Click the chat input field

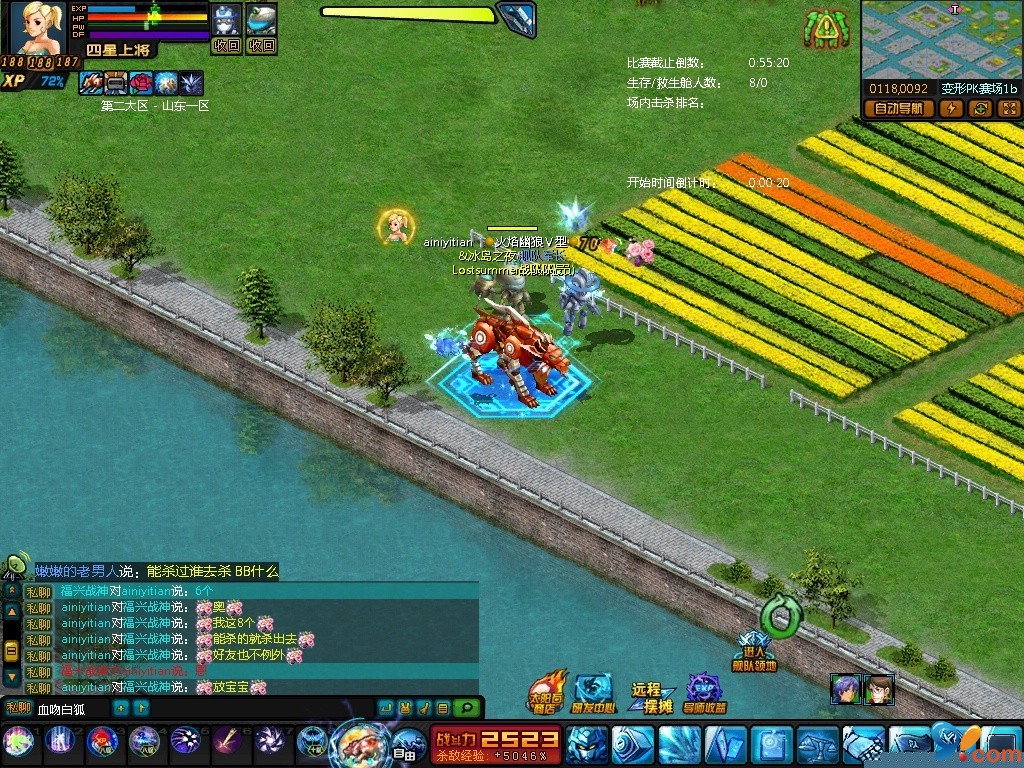pyautogui.click(x=72, y=709)
